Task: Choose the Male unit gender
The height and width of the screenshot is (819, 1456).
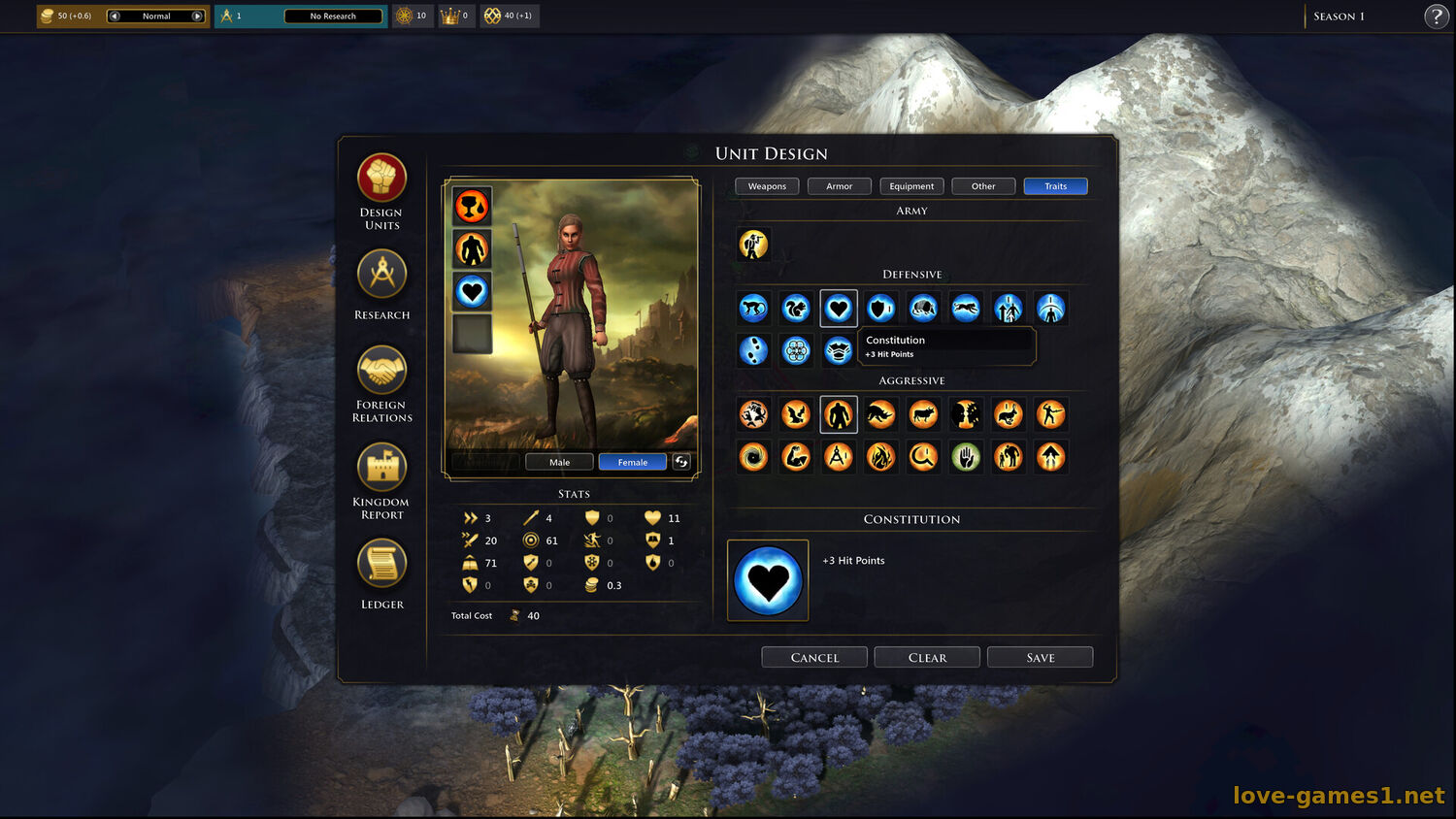Action: (x=559, y=462)
